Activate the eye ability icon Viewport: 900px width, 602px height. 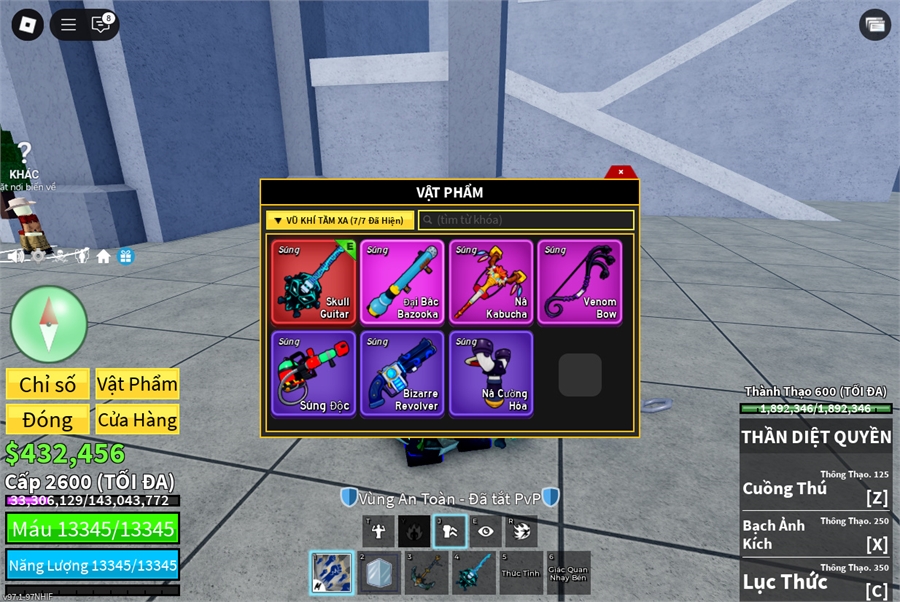[485, 533]
